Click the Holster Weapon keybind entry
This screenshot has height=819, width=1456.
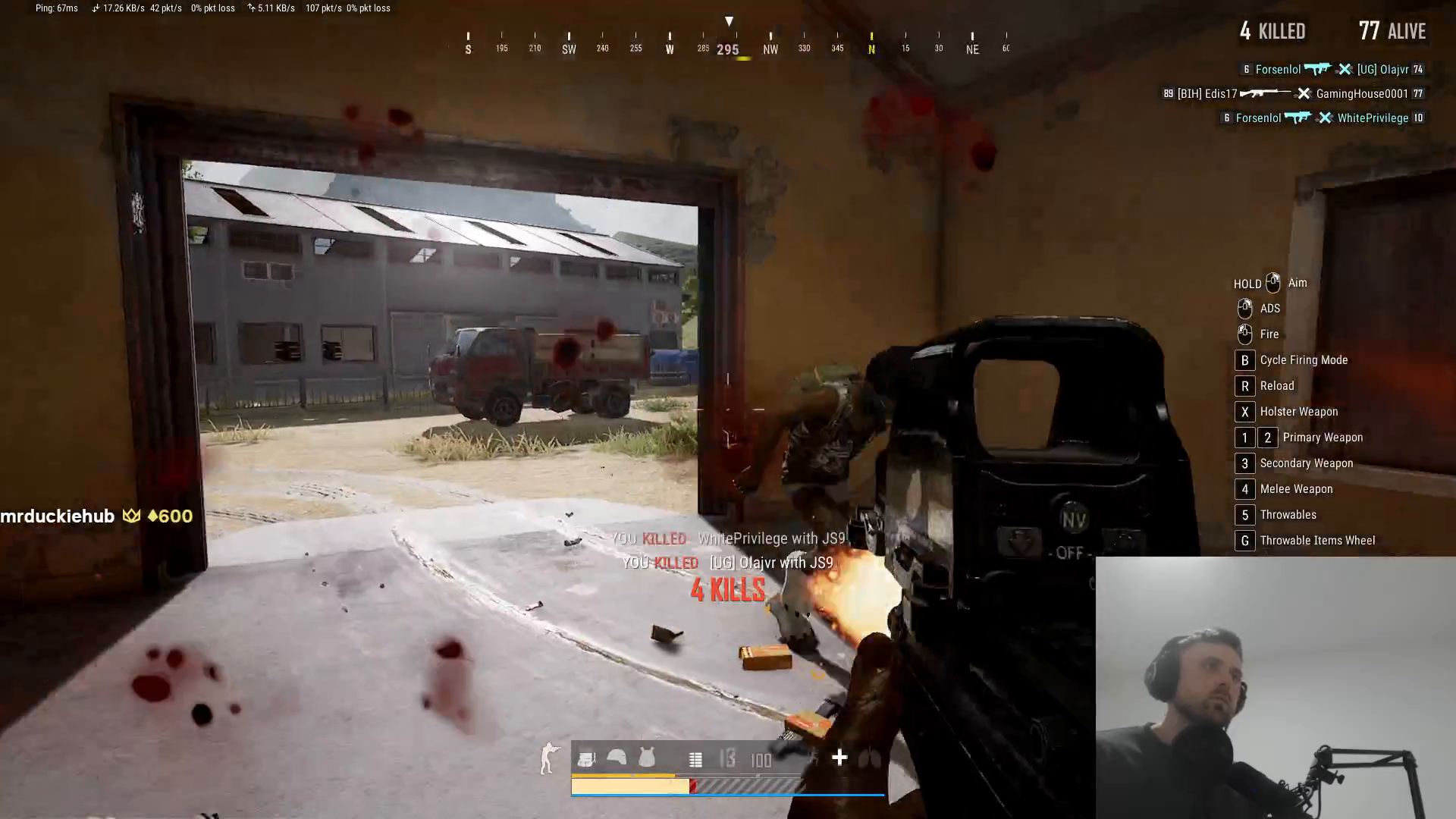click(1298, 411)
